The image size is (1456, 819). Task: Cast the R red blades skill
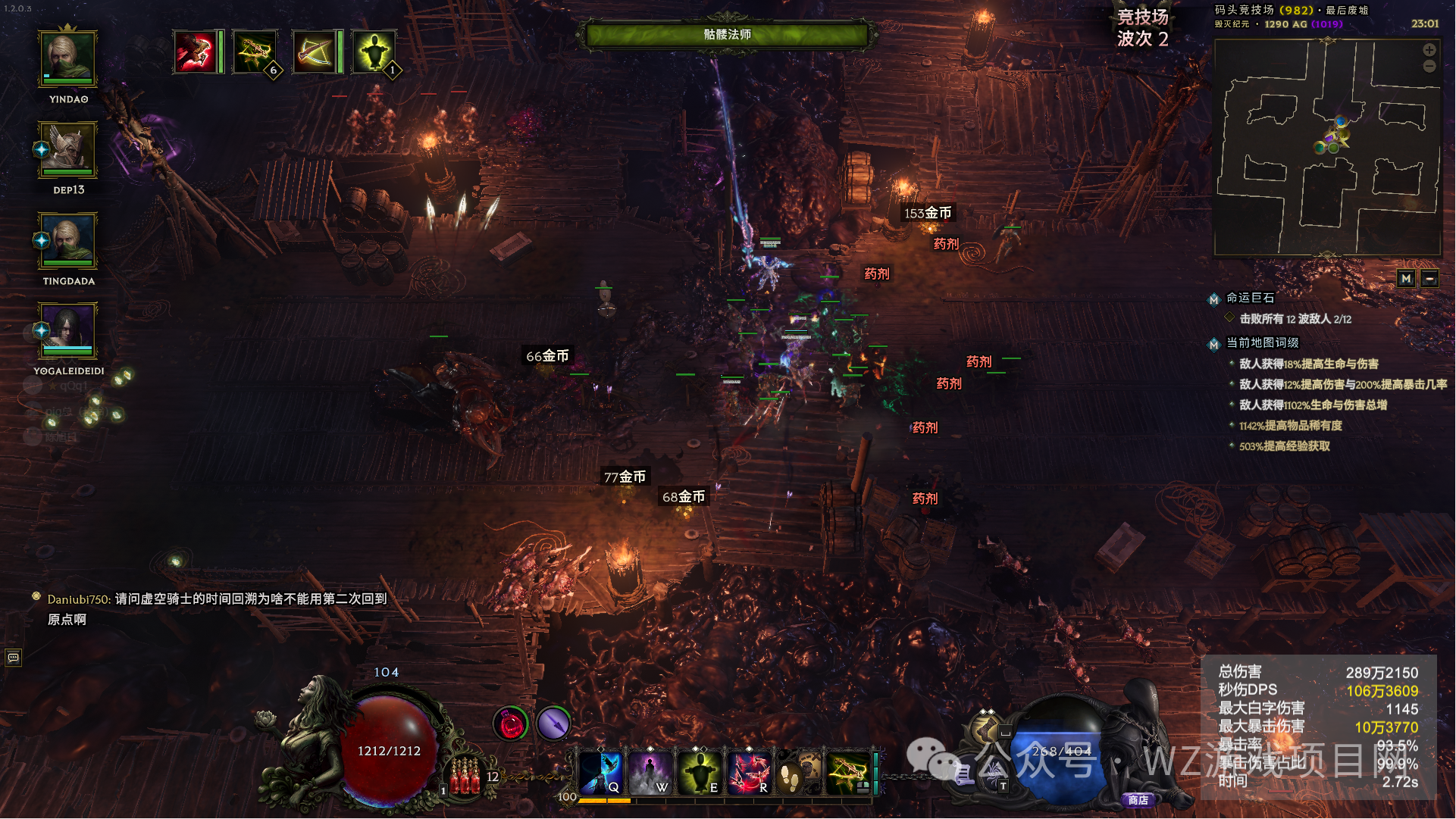click(x=749, y=772)
